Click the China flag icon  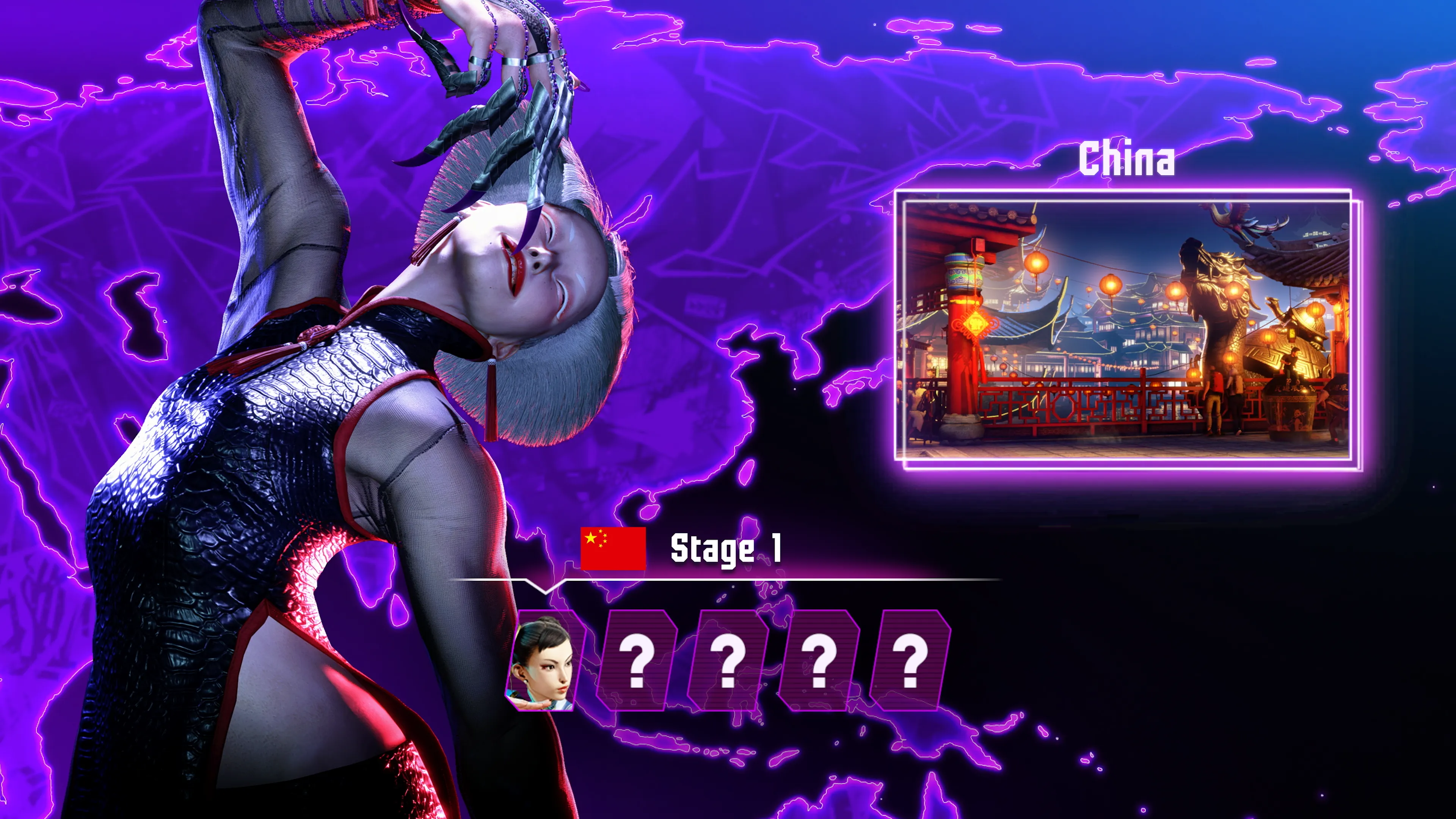pos(613,548)
